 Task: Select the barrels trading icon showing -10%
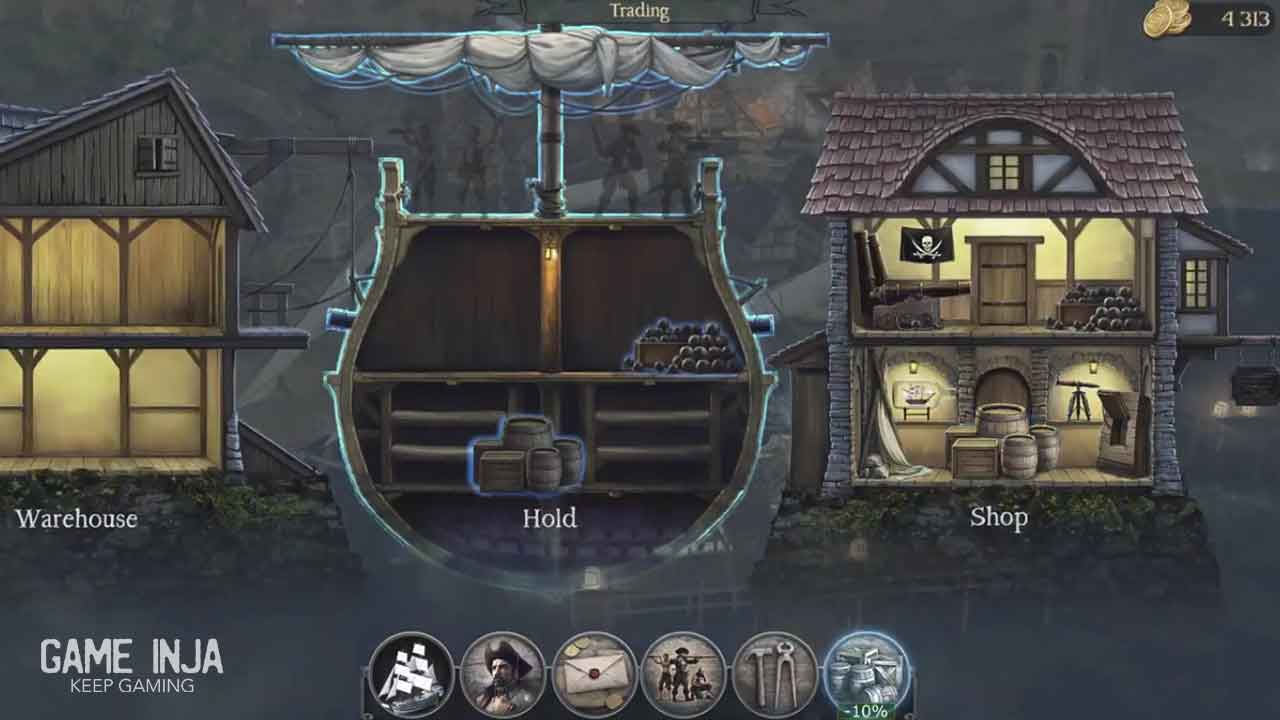866,673
